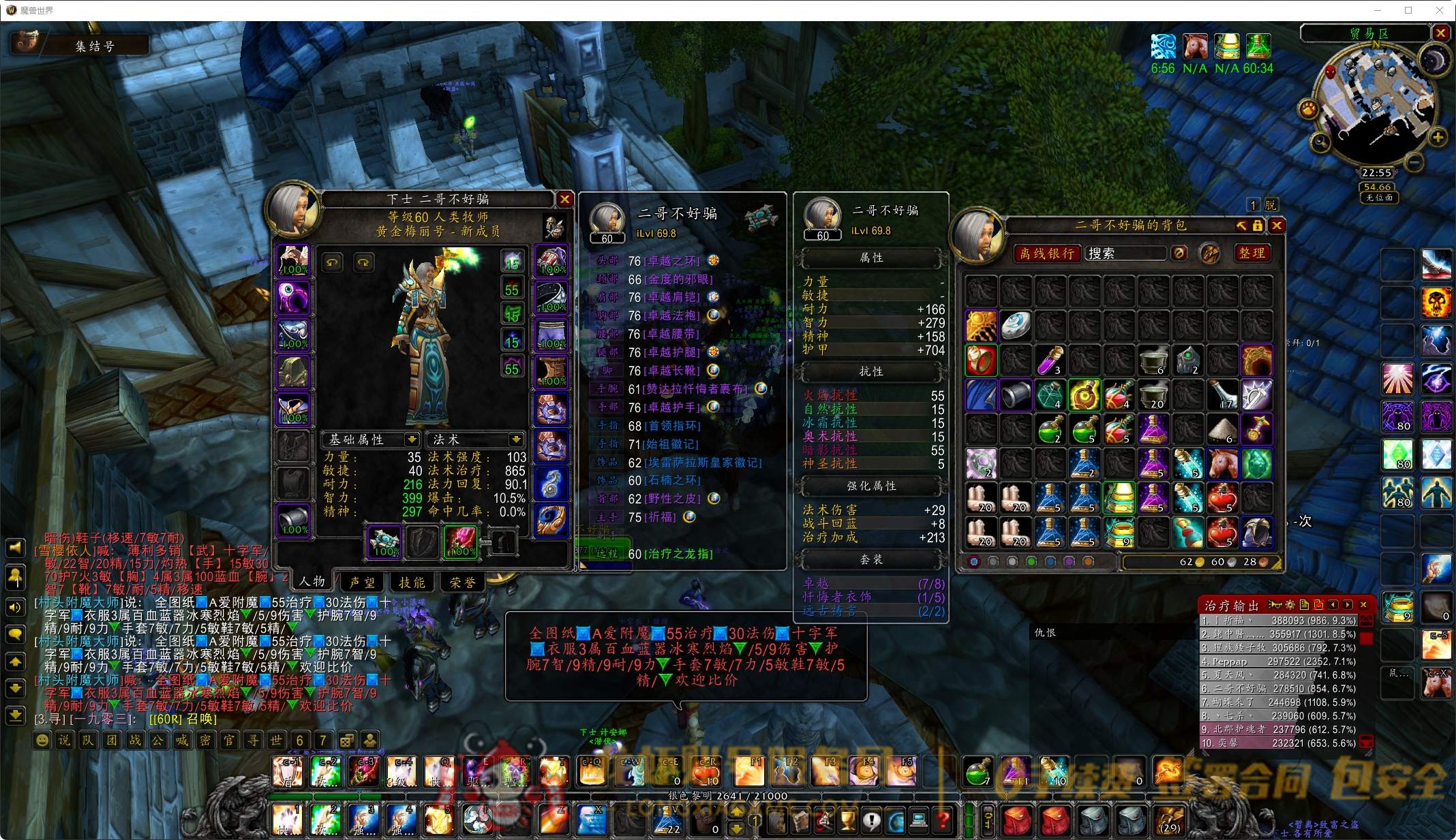The image size is (1456, 840).
Task: Select the 荣誉 honor tab
Action: point(463,582)
